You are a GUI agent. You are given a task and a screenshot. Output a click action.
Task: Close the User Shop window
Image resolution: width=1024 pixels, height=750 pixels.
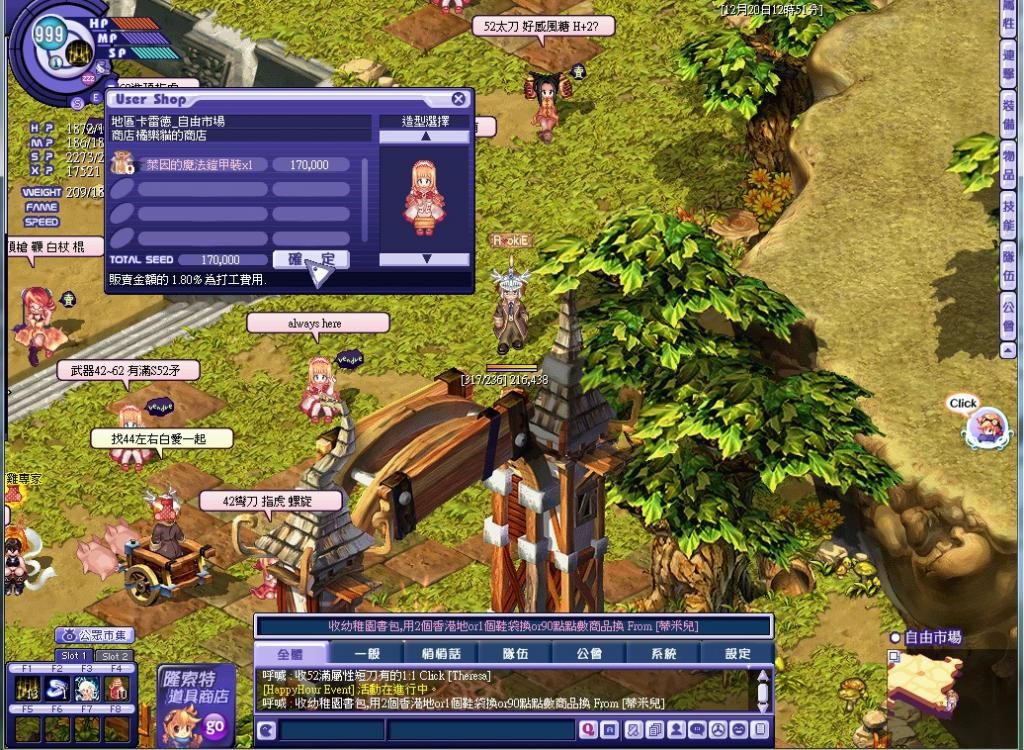point(458,99)
